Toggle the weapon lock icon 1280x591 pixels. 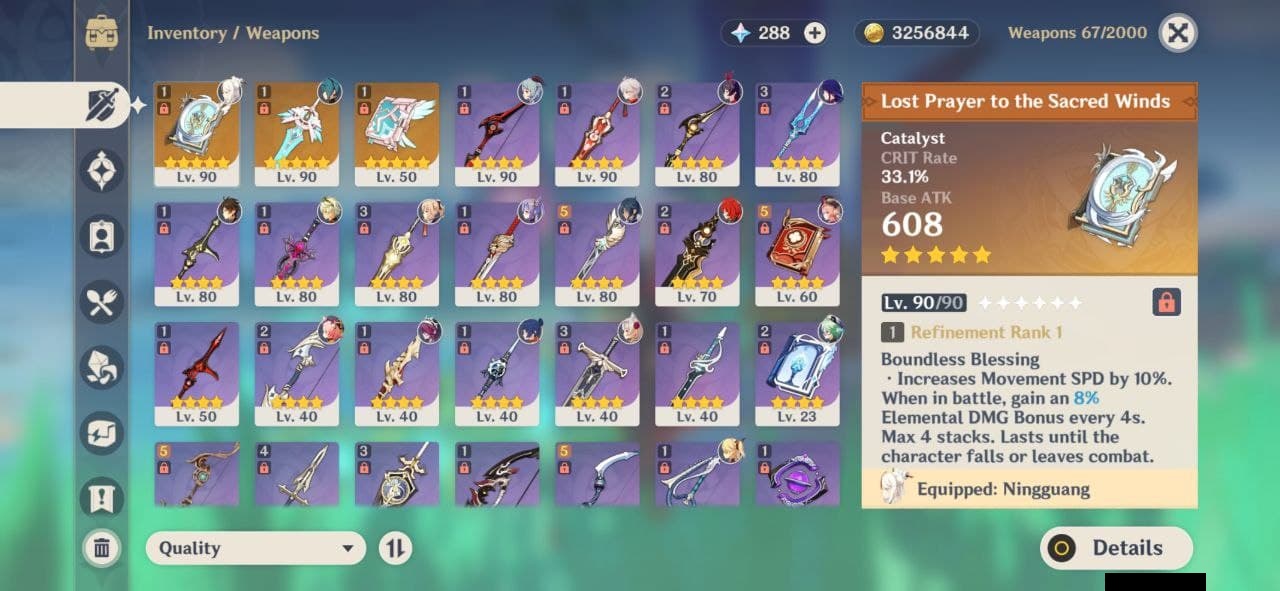(1166, 301)
